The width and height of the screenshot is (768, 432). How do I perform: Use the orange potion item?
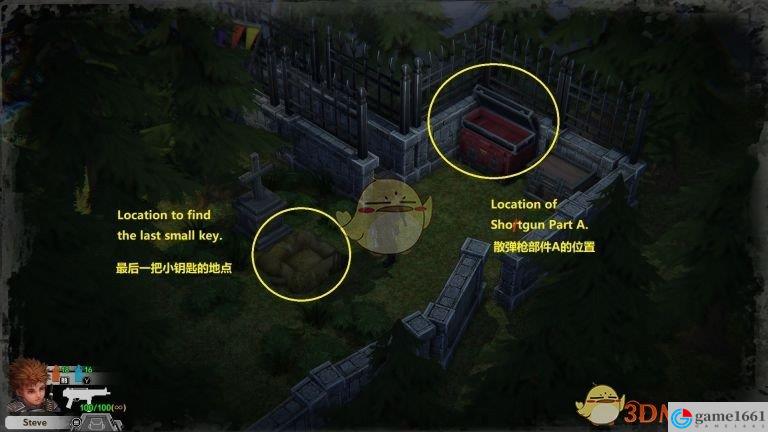click(58, 373)
